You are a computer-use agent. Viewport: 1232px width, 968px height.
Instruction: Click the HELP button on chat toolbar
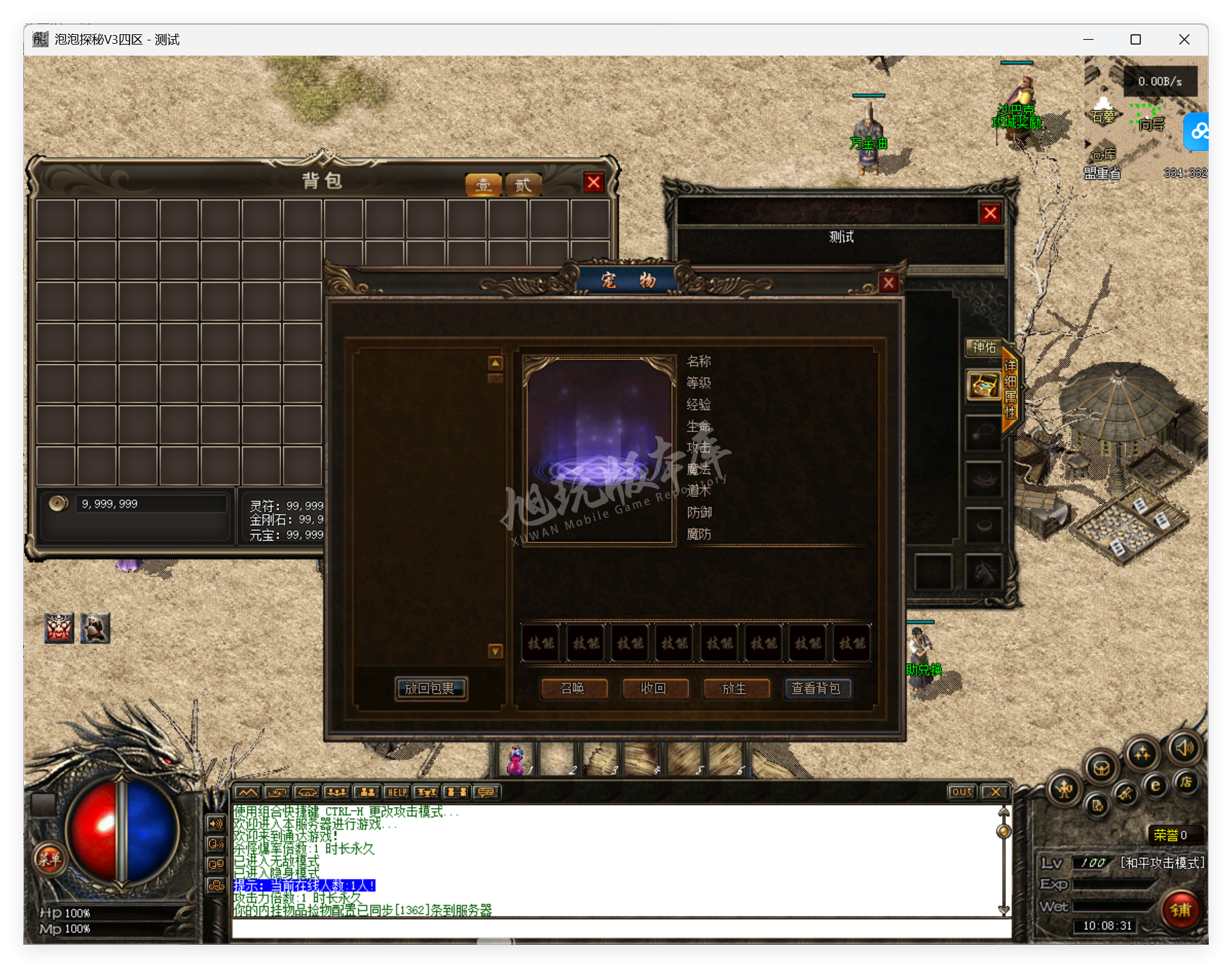point(397,792)
